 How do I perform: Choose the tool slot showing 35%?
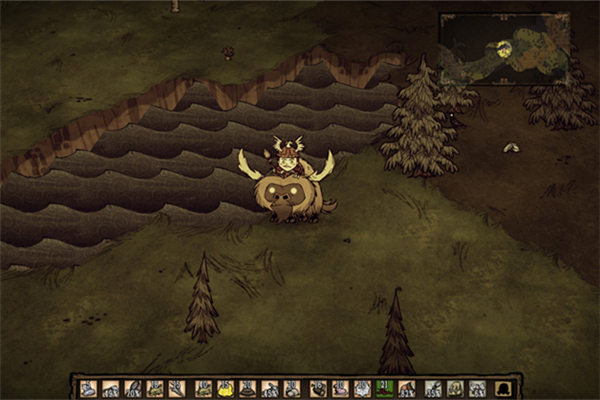coord(433,388)
